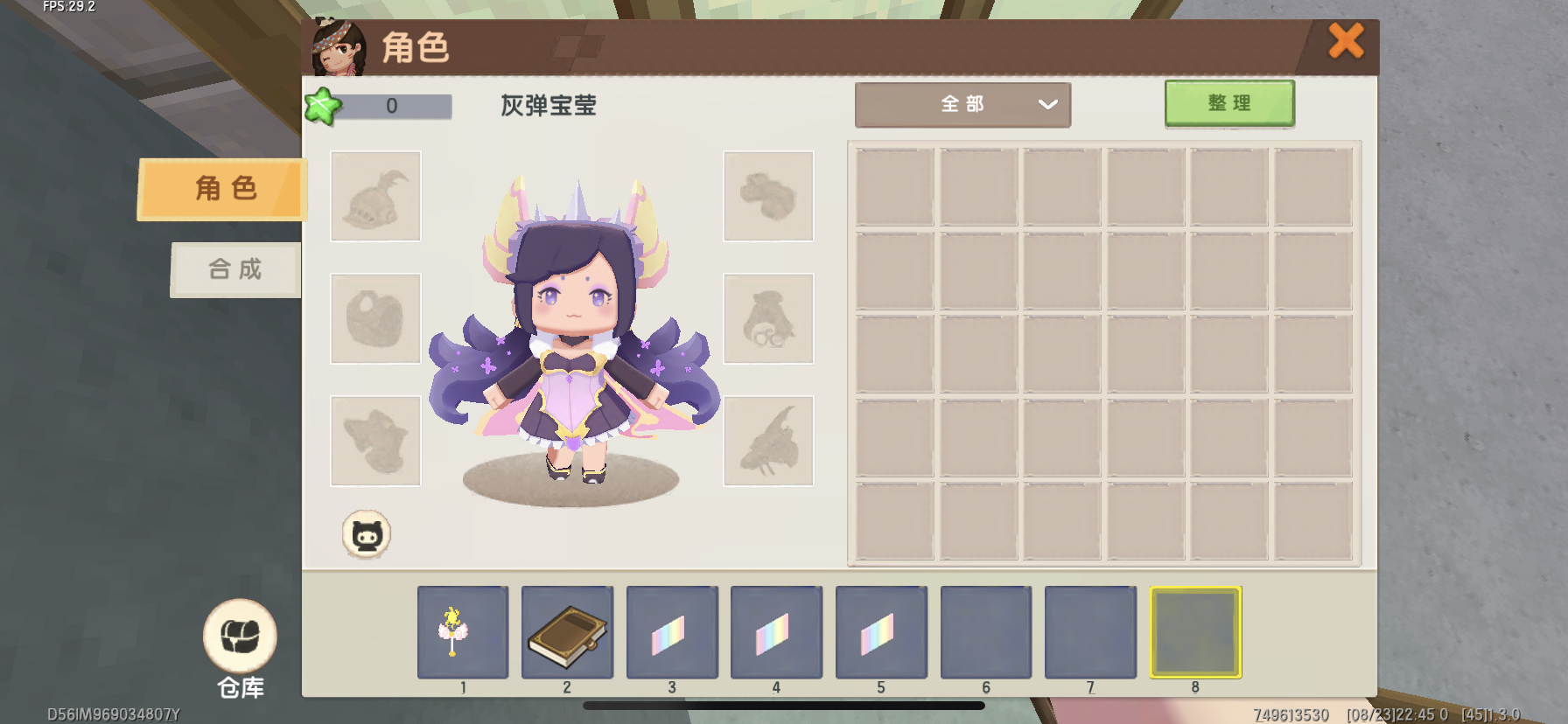Click the helmet equipment slot

click(375, 197)
